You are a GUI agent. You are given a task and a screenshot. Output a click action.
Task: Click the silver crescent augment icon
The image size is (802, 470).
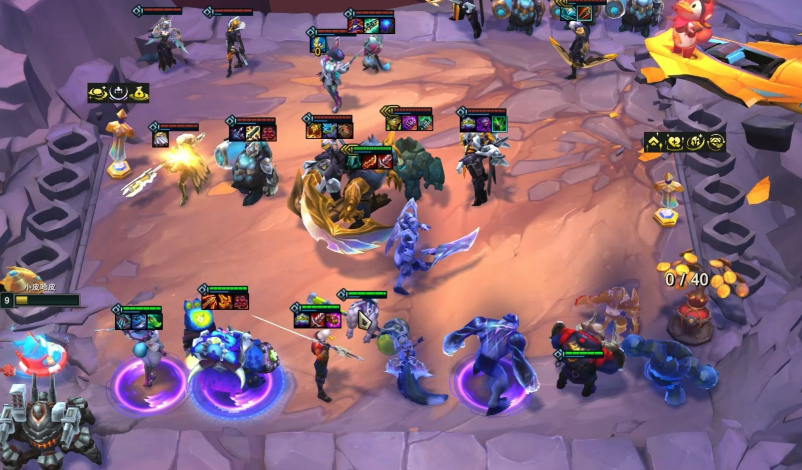118,92
